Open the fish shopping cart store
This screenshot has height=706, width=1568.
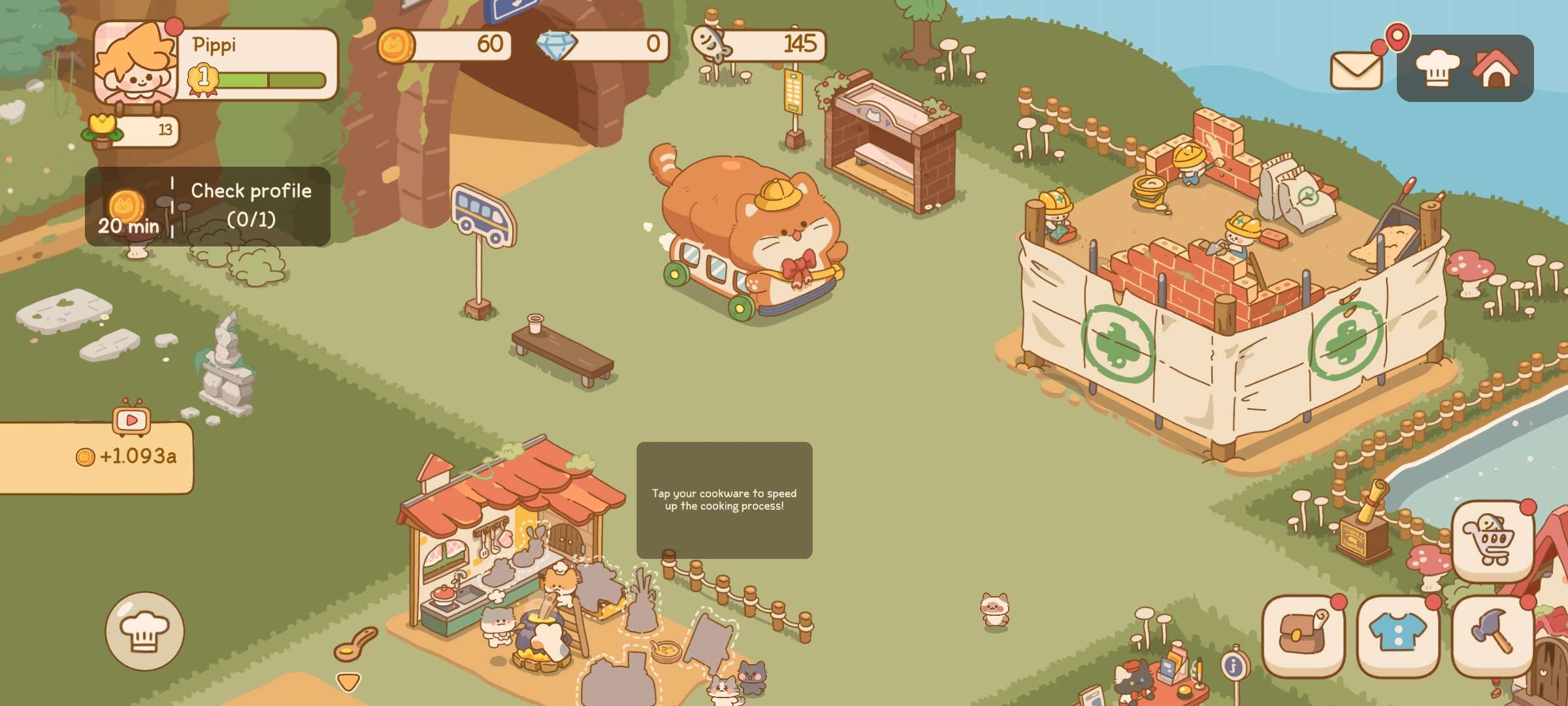click(x=1492, y=541)
